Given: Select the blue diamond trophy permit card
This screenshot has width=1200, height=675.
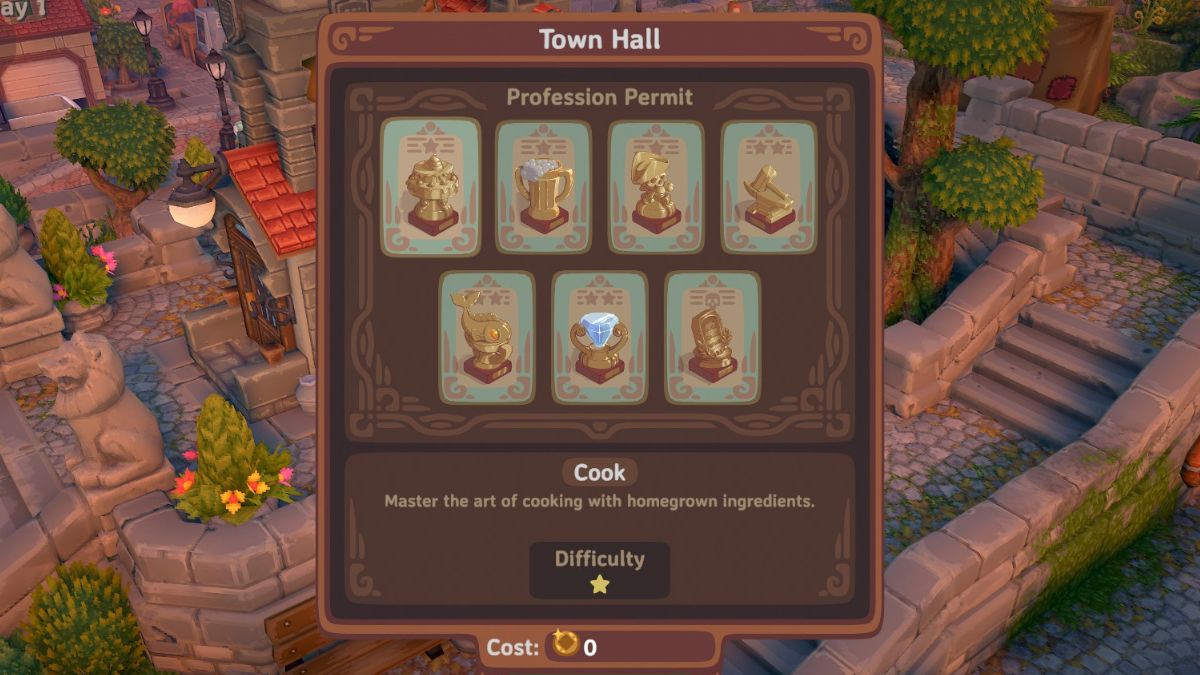Looking at the screenshot, I should click(x=600, y=338).
